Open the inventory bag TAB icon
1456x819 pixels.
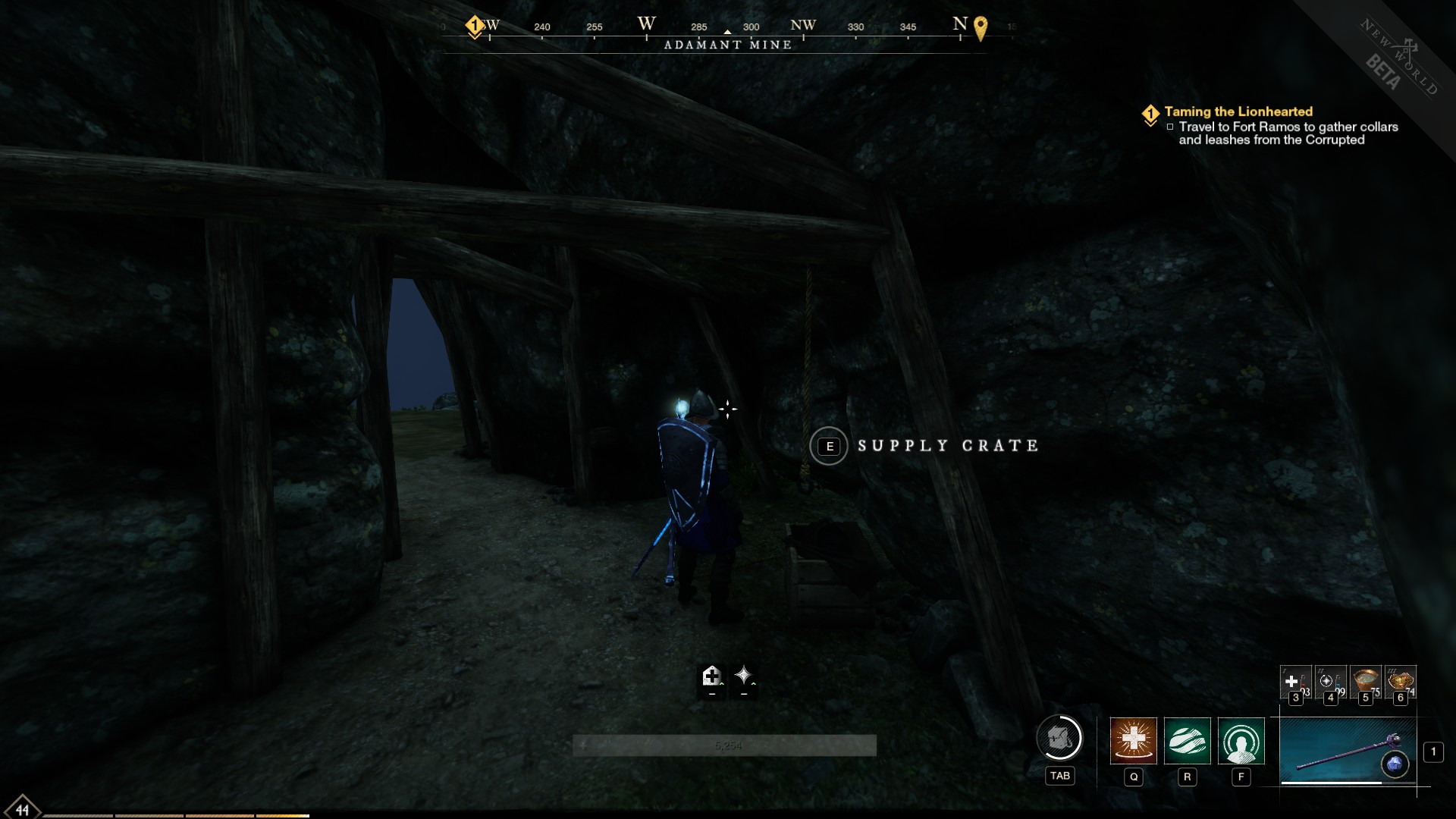click(1060, 739)
